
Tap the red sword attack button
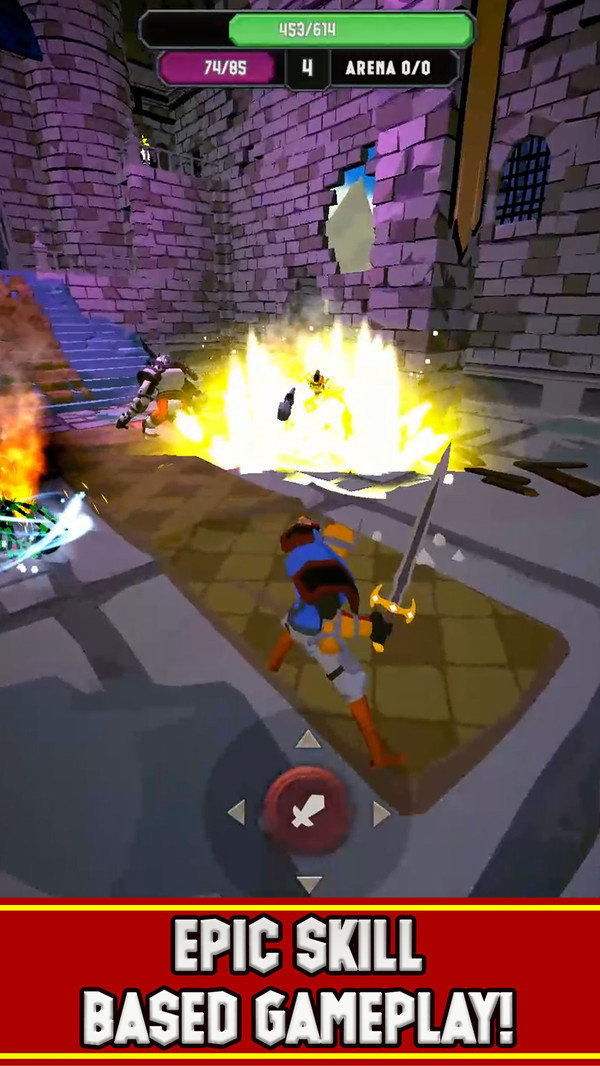click(307, 812)
